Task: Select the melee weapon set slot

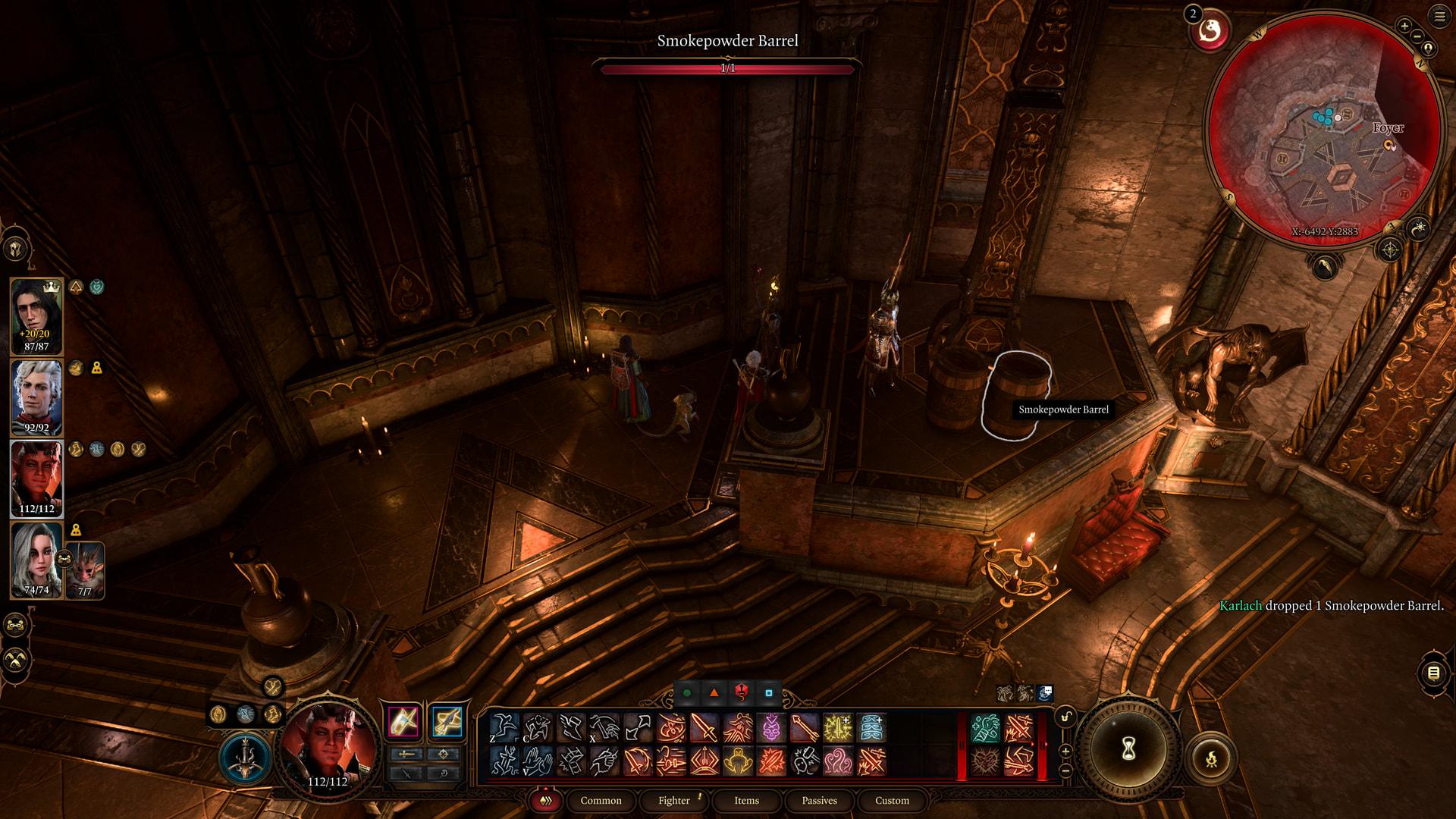Action: pyautogui.click(x=403, y=721)
